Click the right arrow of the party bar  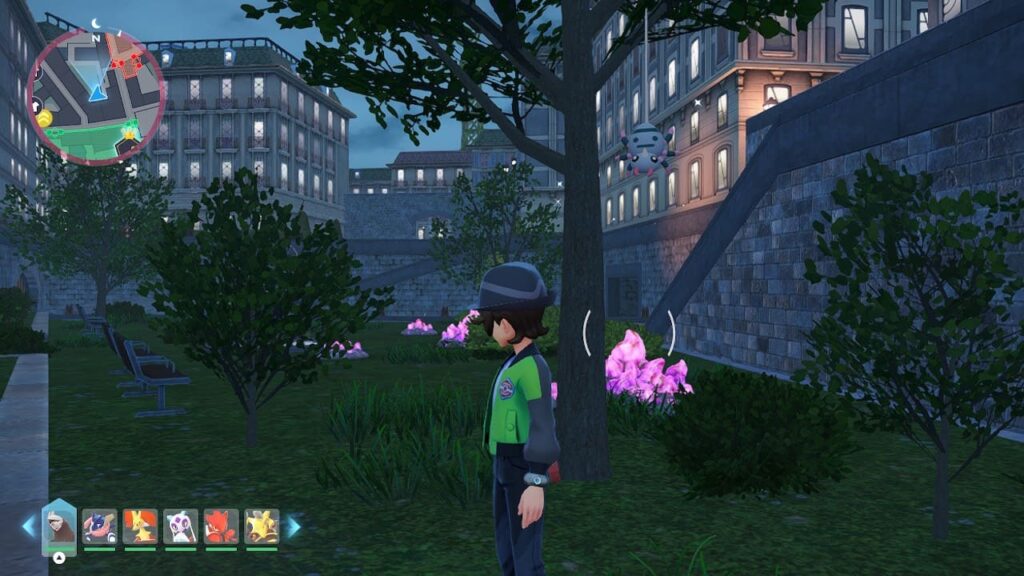click(293, 526)
